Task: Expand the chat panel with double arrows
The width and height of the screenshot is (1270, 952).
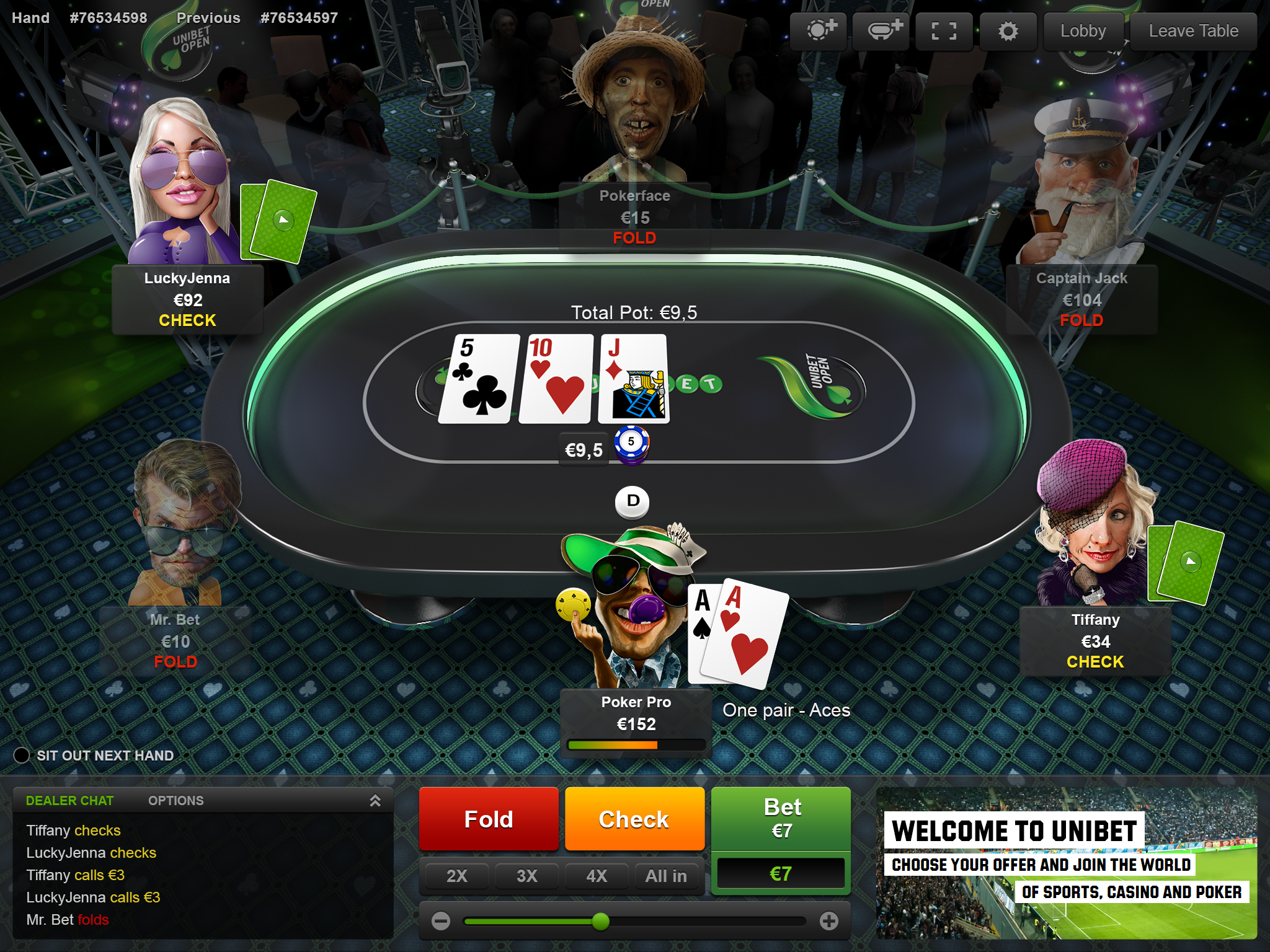Action: pyautogui.click(x=375, y=801)
